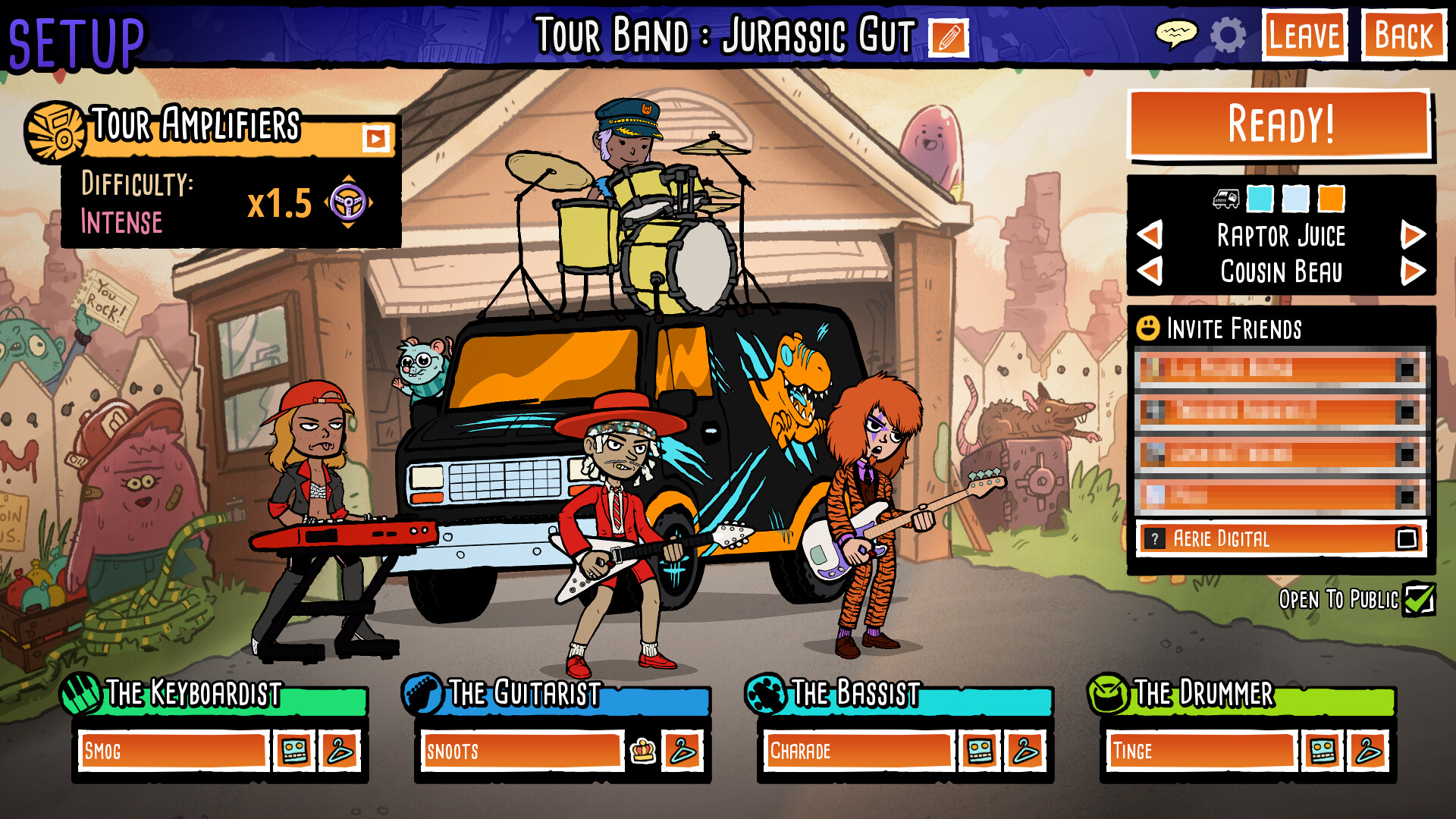The width and height of the screenshot is (1456, 819).
Task: Open the hanger icon to change Smog's outfit
Action: pos(341,752)
